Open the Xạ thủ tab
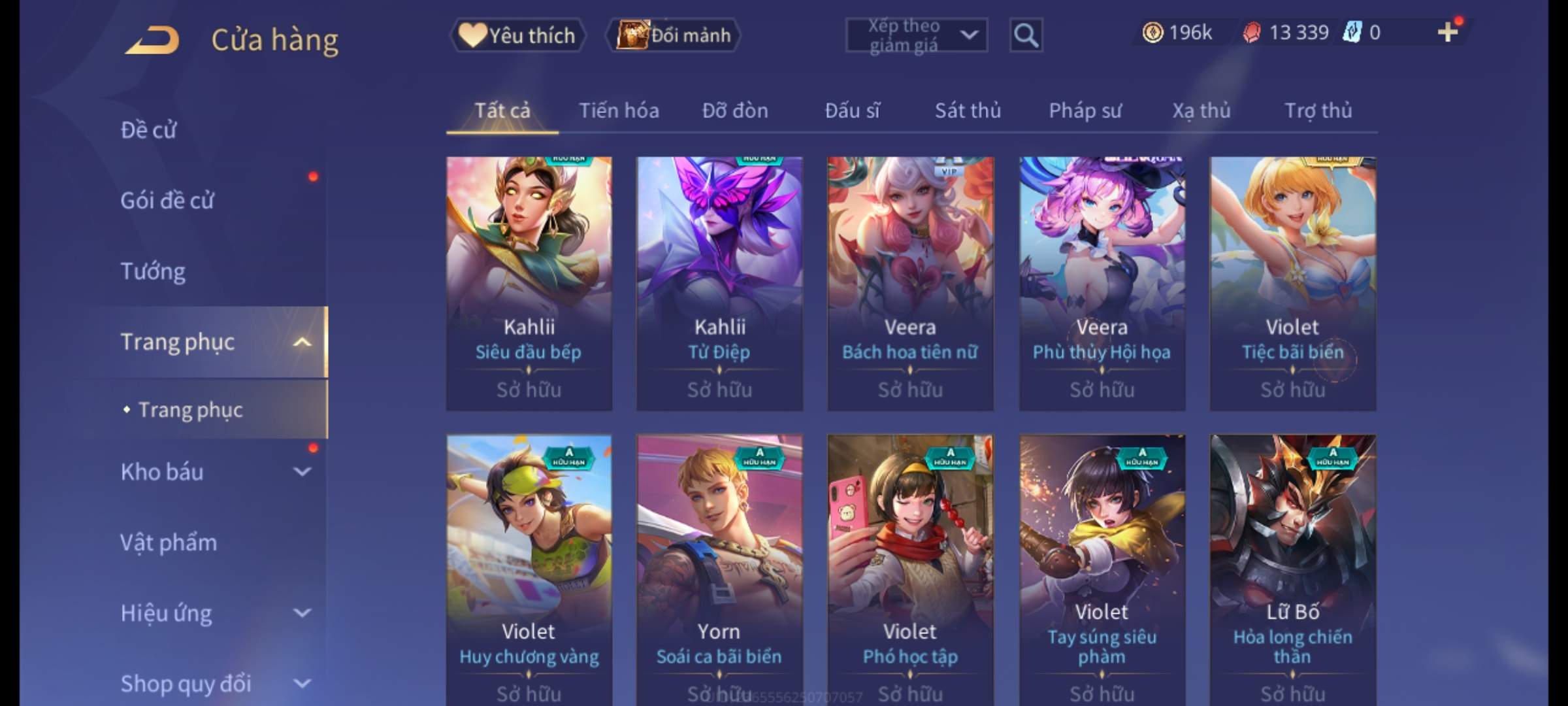The image size is (1568, 706). (x=1201, y=110)
